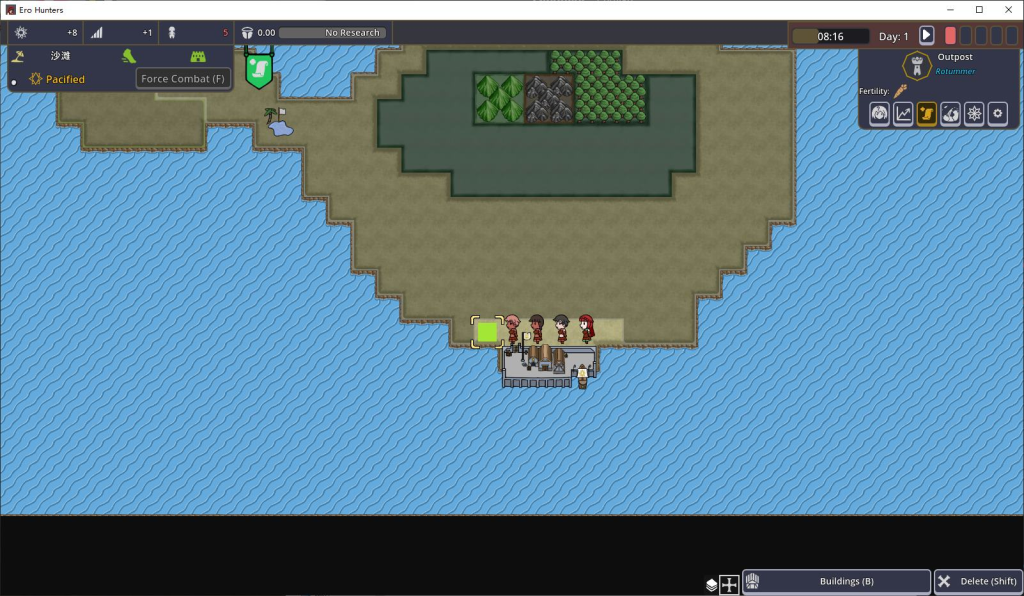Select the red speed pip
This screenshot has width=1024, height=596.
[950, 35]
